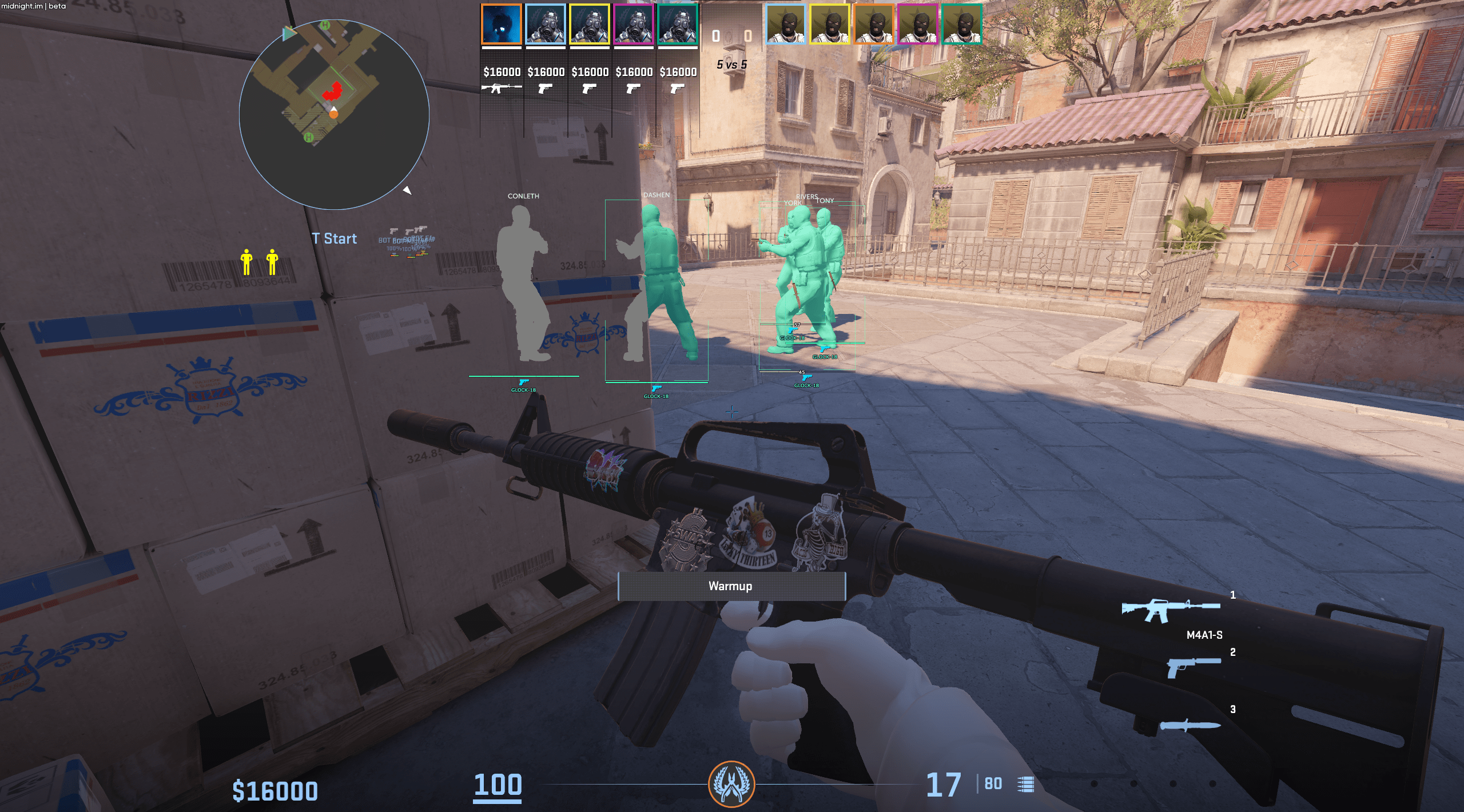Select the yellow-bordered balaclava player avatar

[x=829, y=25]
